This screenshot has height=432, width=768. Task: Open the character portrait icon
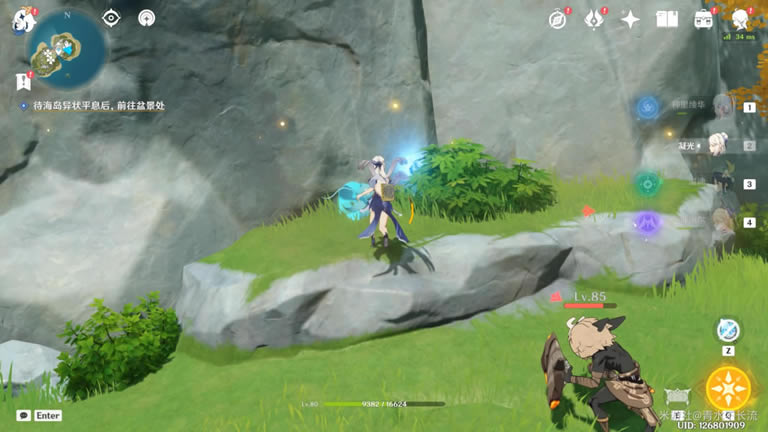[x=740, y=19]
